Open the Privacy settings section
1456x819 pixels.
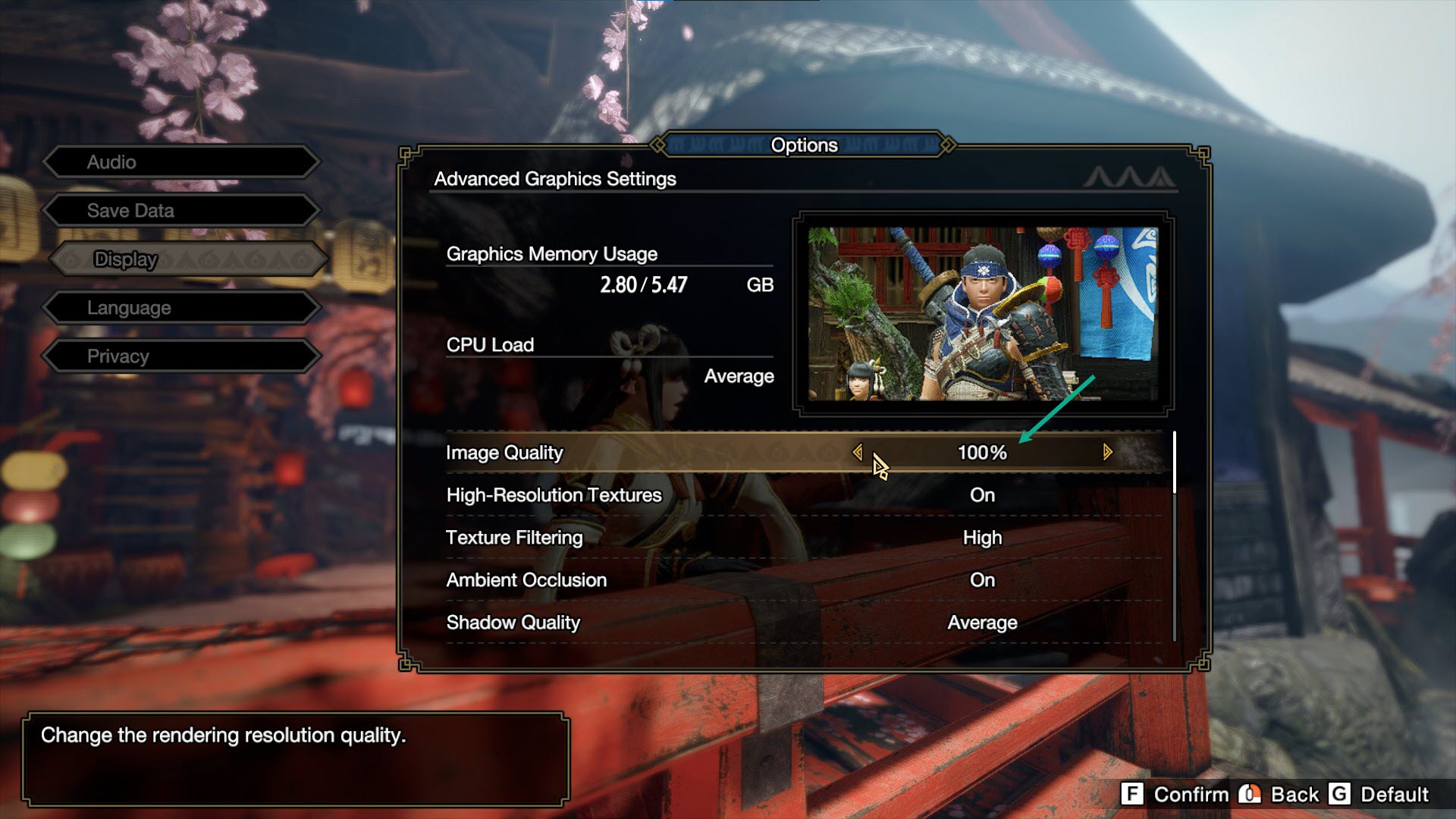pyautogui.click(x=182, y=356)
